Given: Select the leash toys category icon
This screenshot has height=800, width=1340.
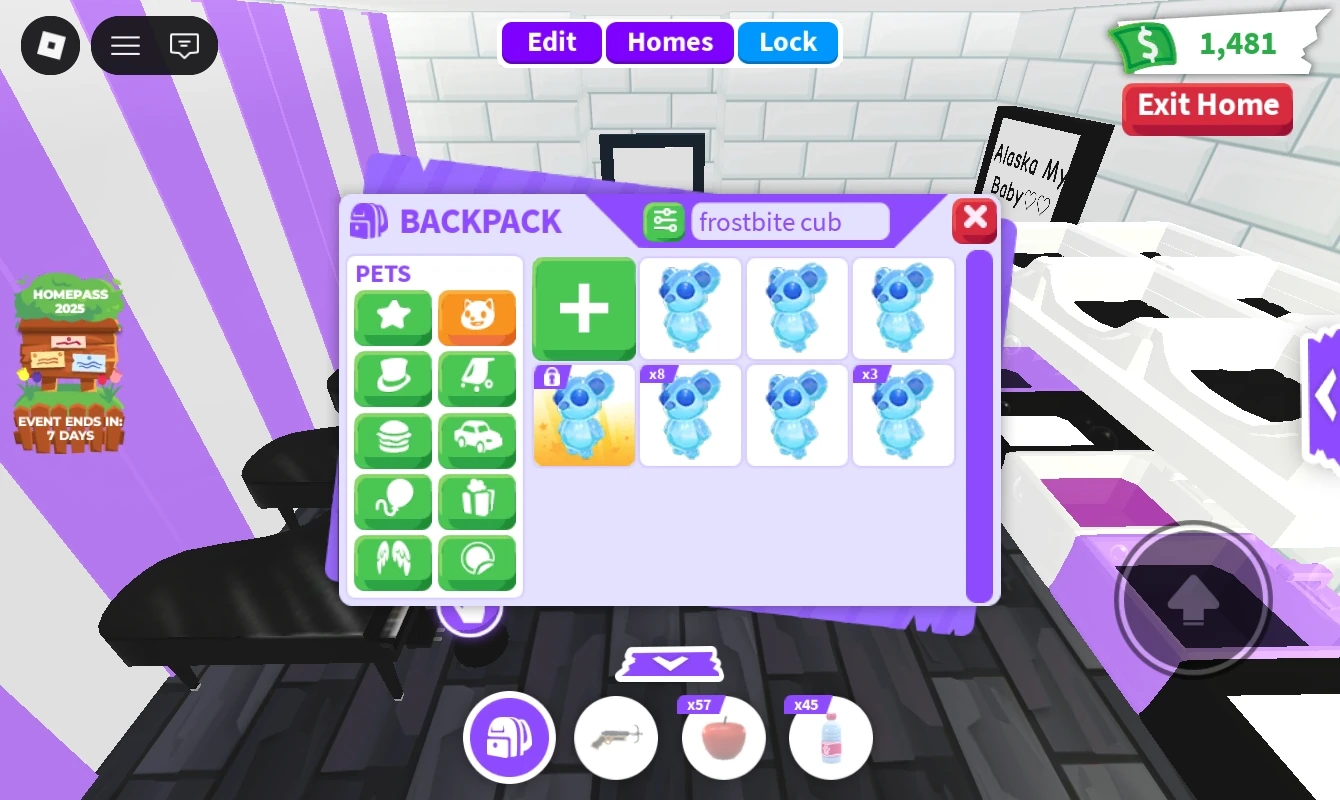Looking at the screenshot, I should coord(393,501).
